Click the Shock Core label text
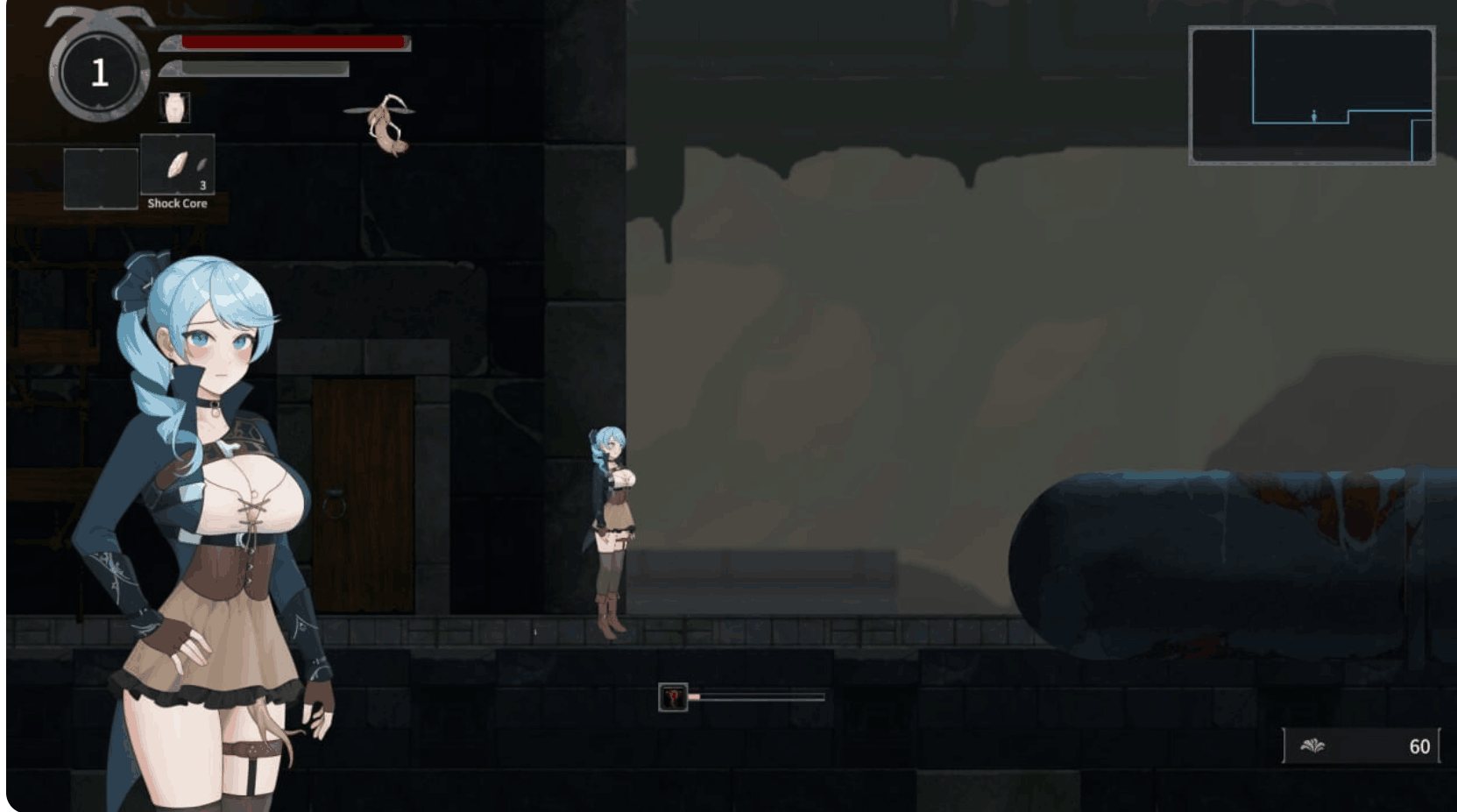 [177, 203]
